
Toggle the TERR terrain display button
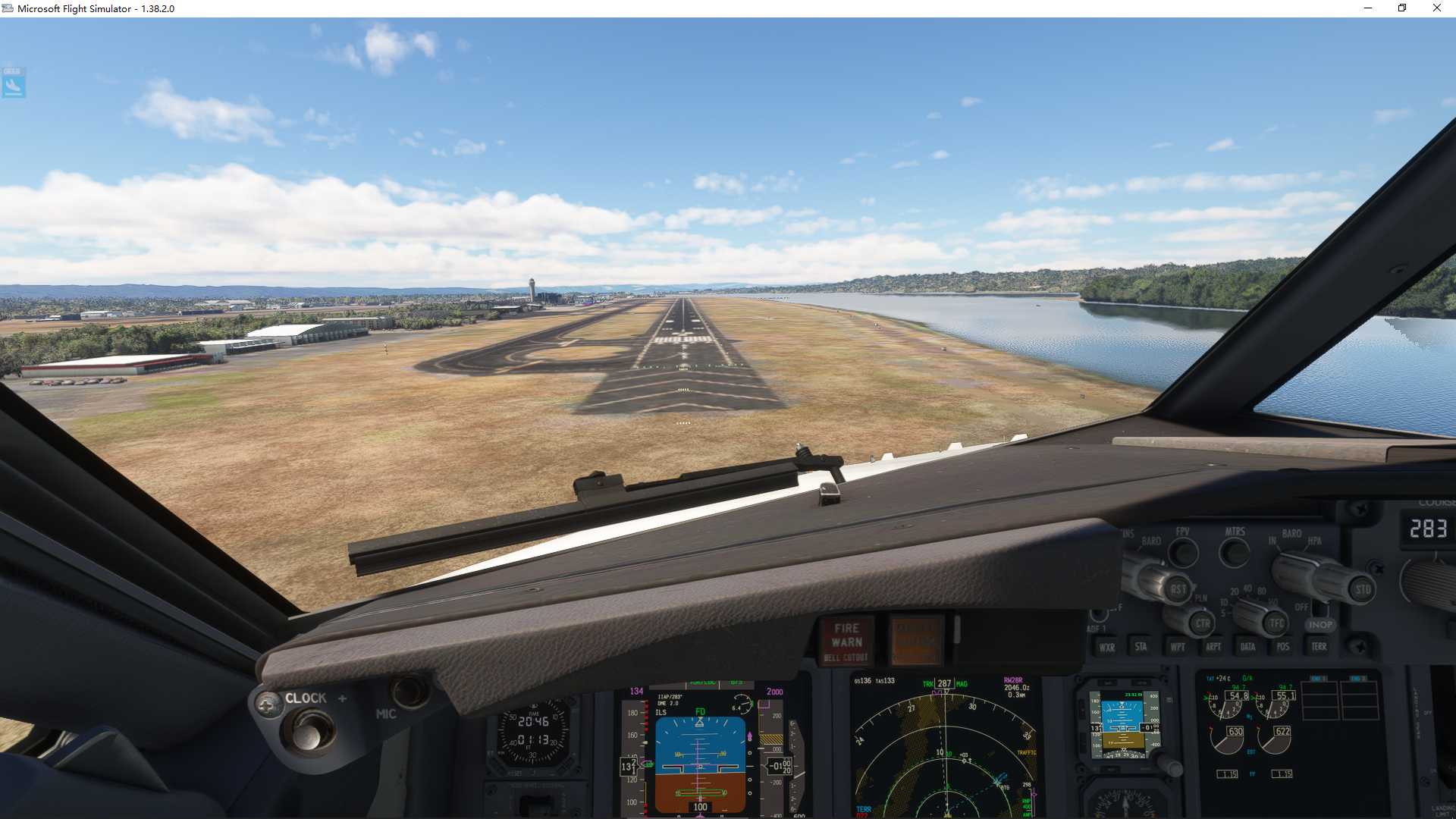point(1319,646)
